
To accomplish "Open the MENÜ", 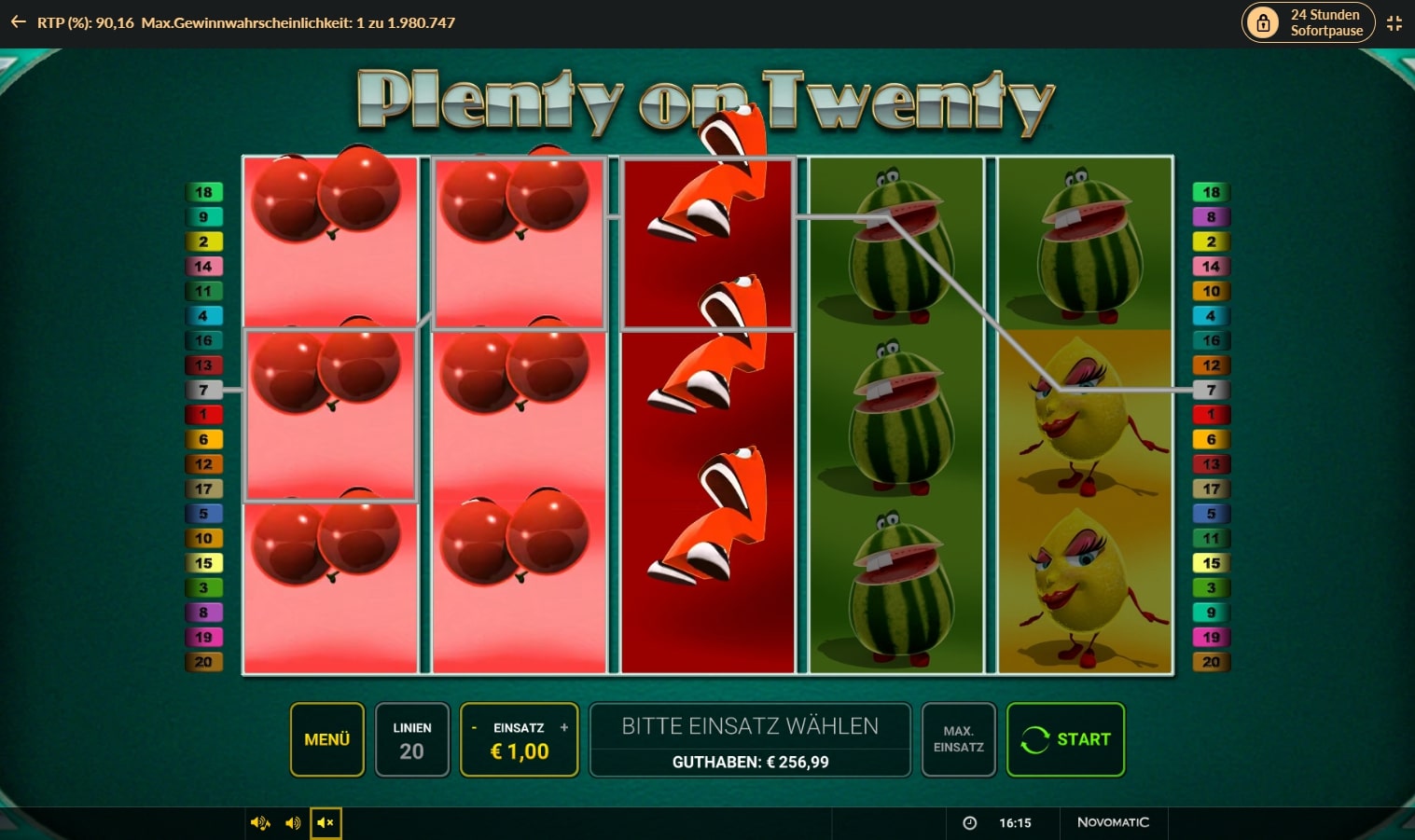I will [x=326, y=739].
